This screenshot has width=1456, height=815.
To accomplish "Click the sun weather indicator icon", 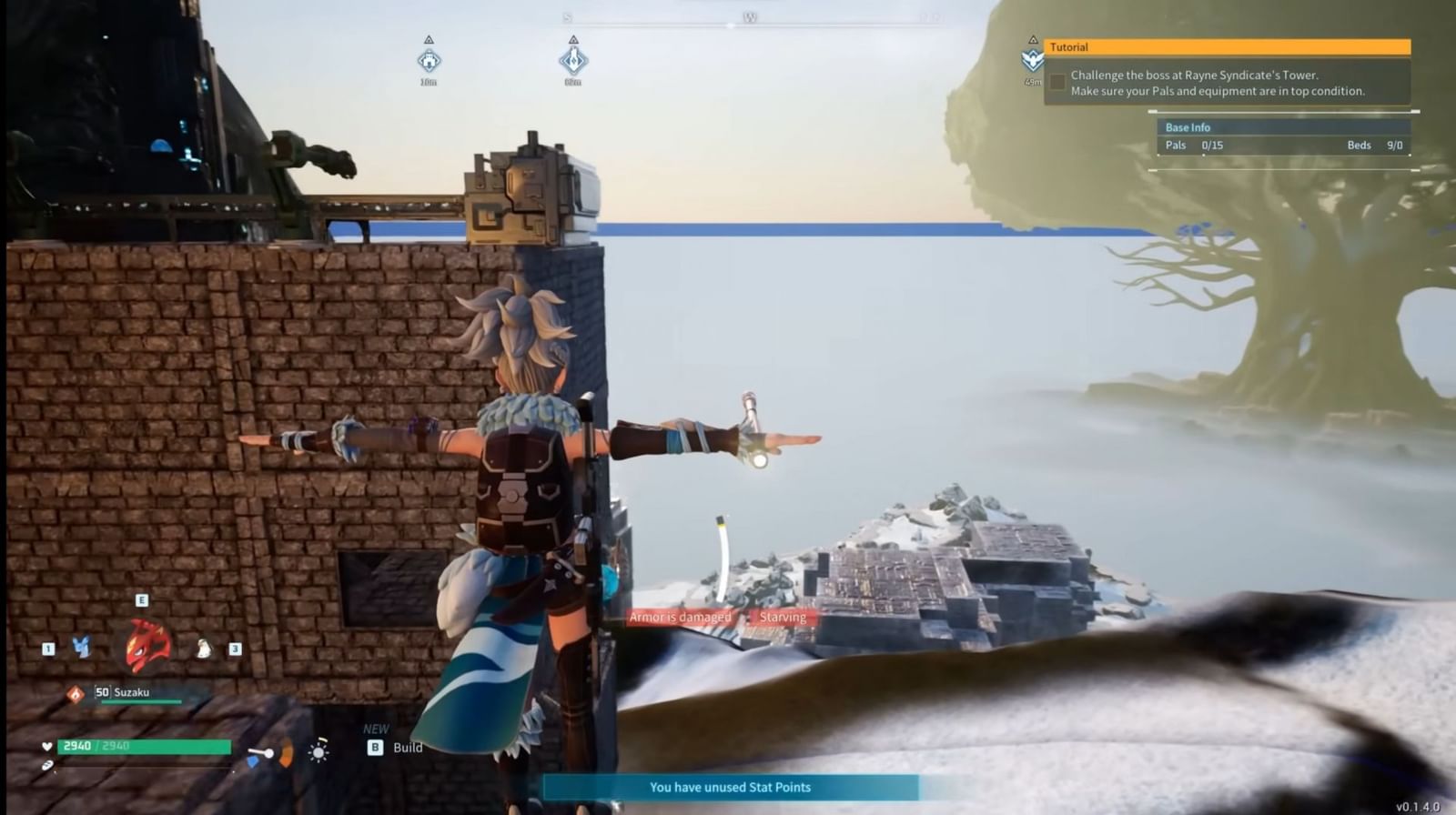I will (x=319, y=752).
